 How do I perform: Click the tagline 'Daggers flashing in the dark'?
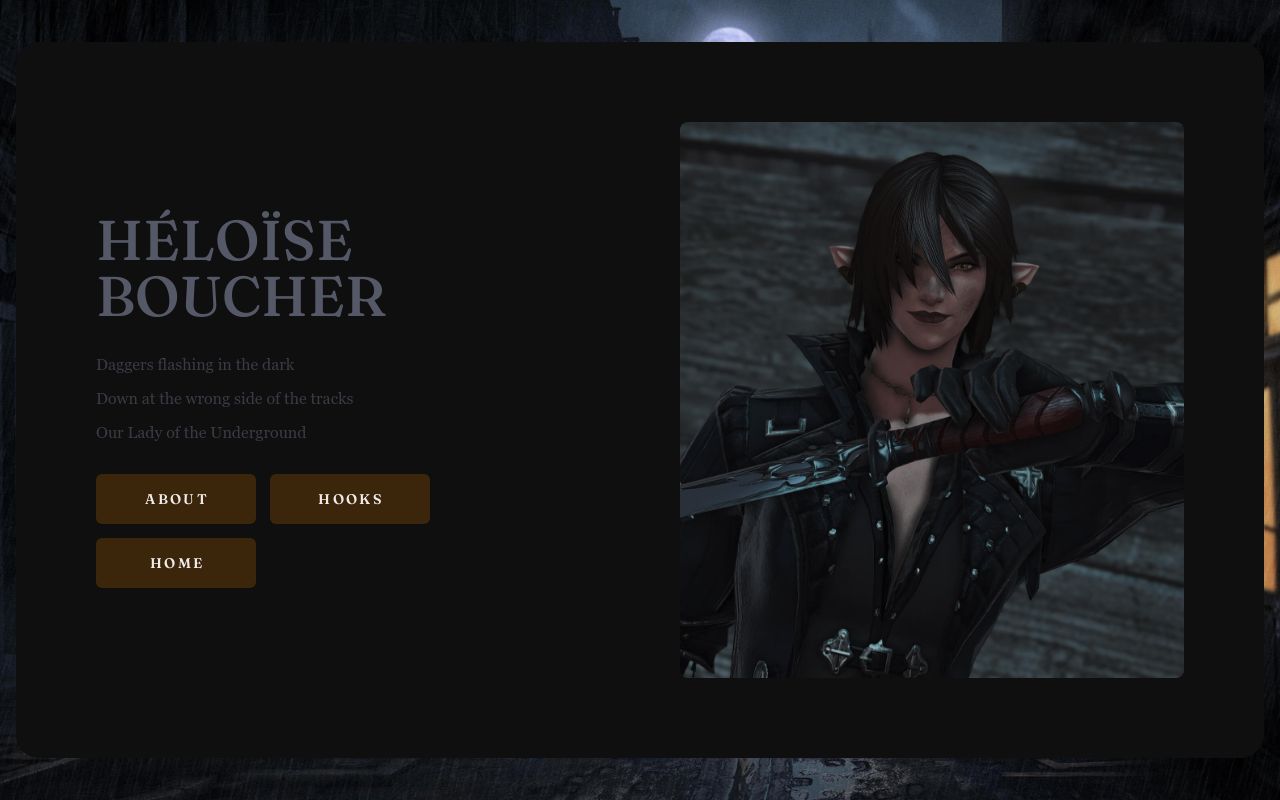(195, 365)
